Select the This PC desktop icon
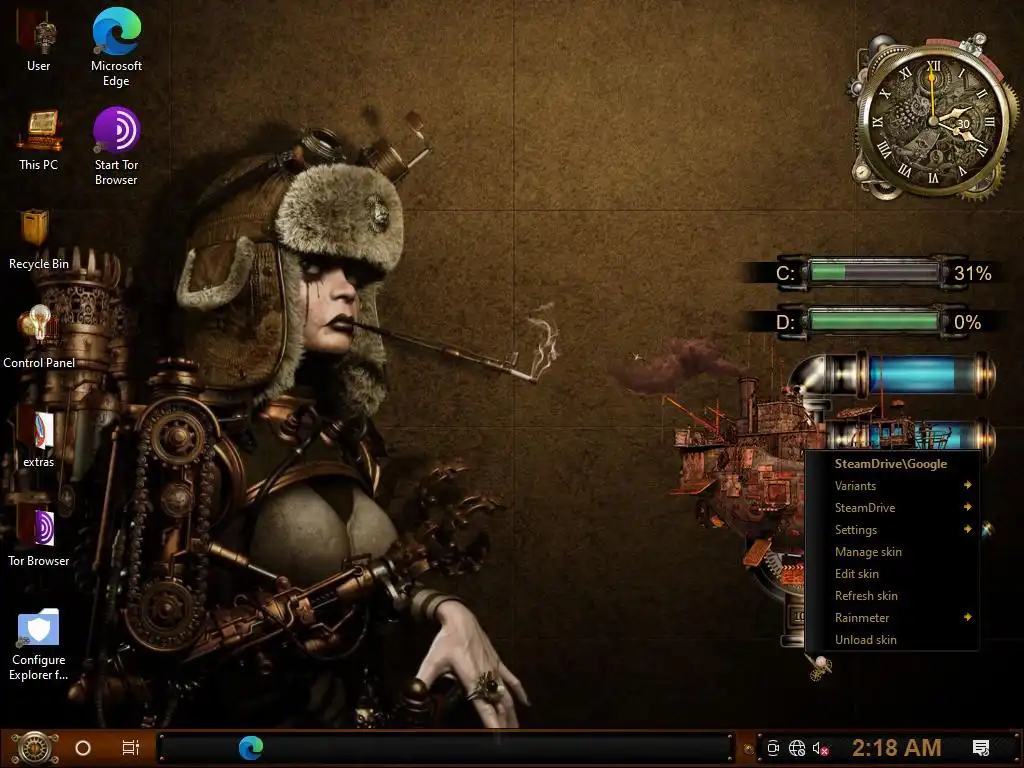 [38, 131]
